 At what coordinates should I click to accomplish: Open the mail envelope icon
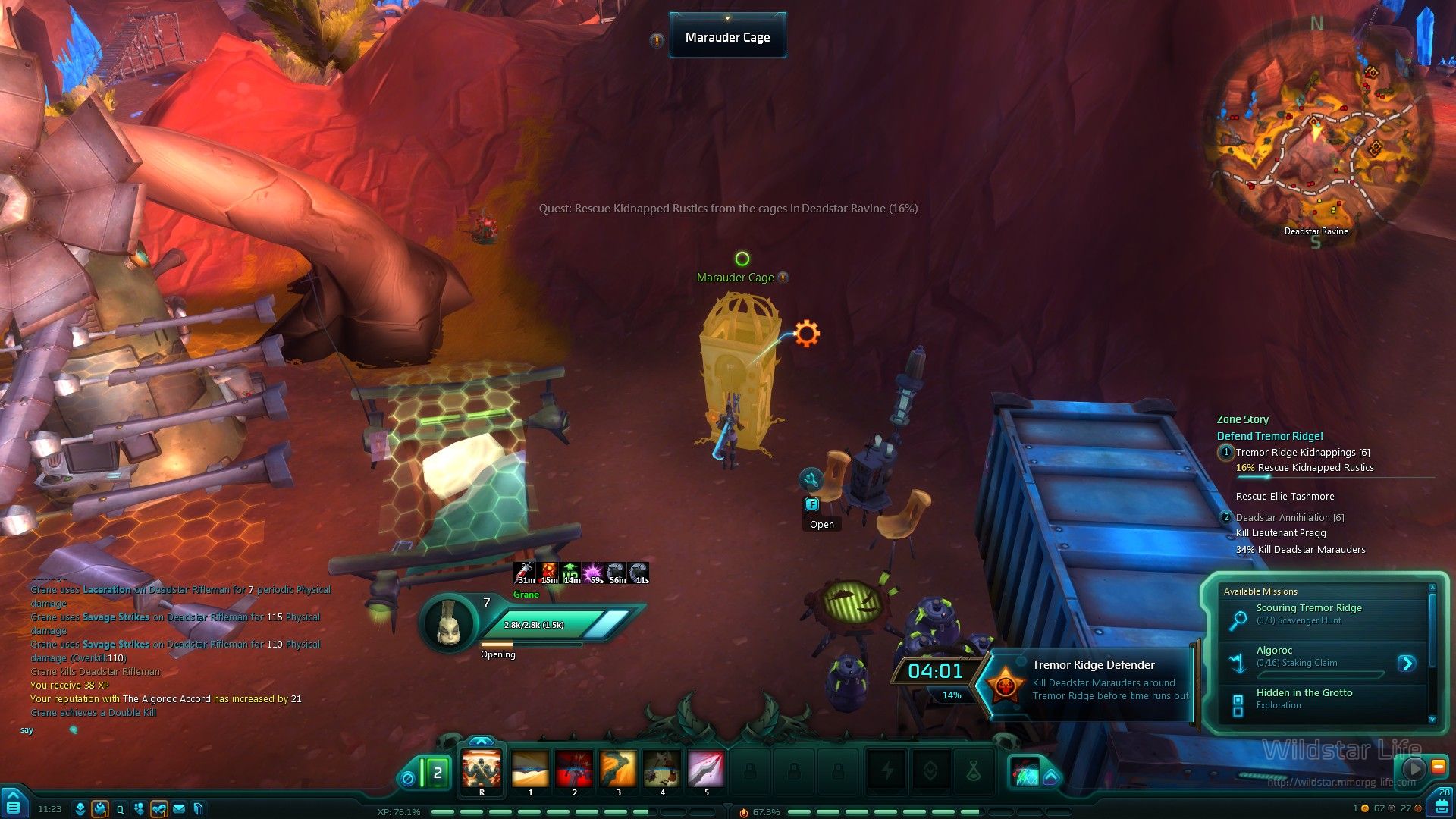pyautogui.click(x=179, y=809)
